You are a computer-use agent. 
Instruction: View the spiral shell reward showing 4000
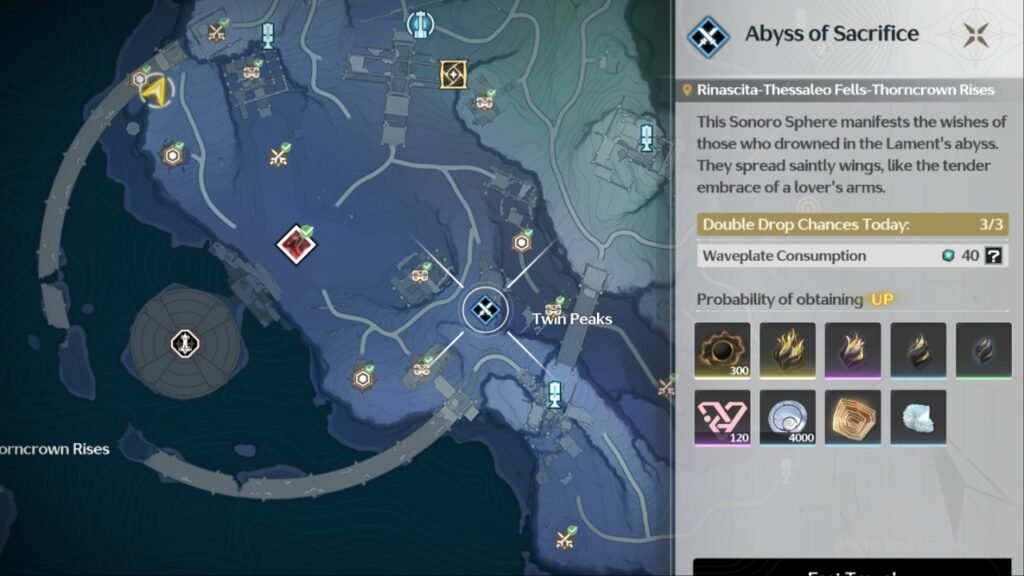pos(787,417)
